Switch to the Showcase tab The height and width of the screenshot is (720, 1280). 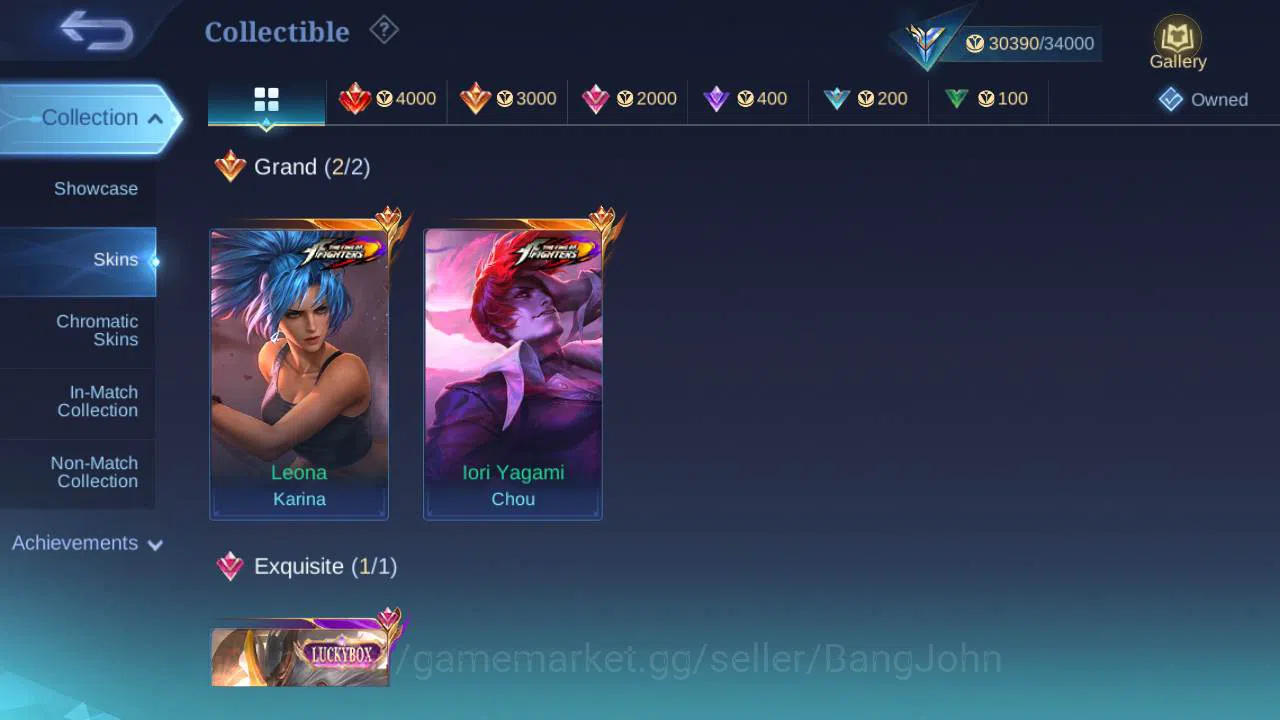(95, 188)
